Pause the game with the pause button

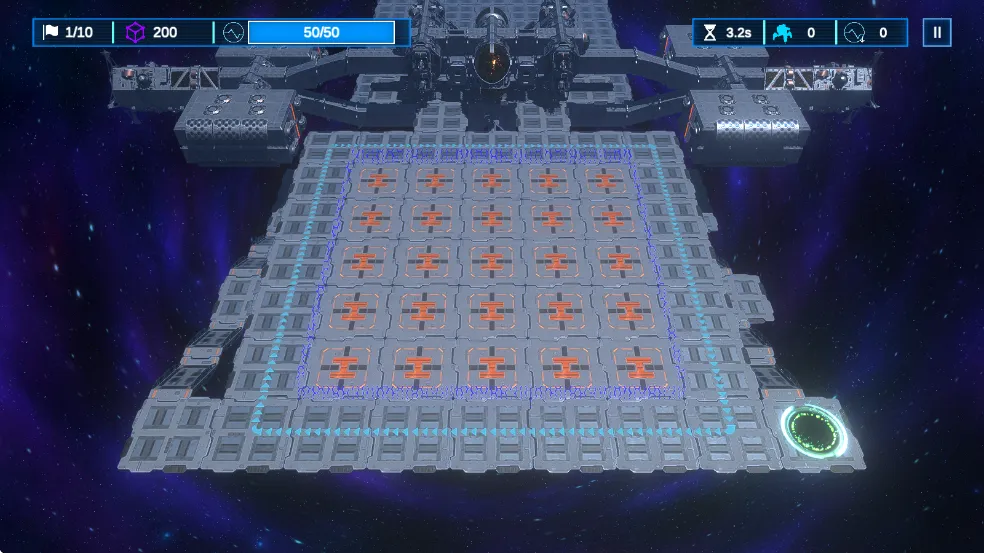[x=937, y=32]
